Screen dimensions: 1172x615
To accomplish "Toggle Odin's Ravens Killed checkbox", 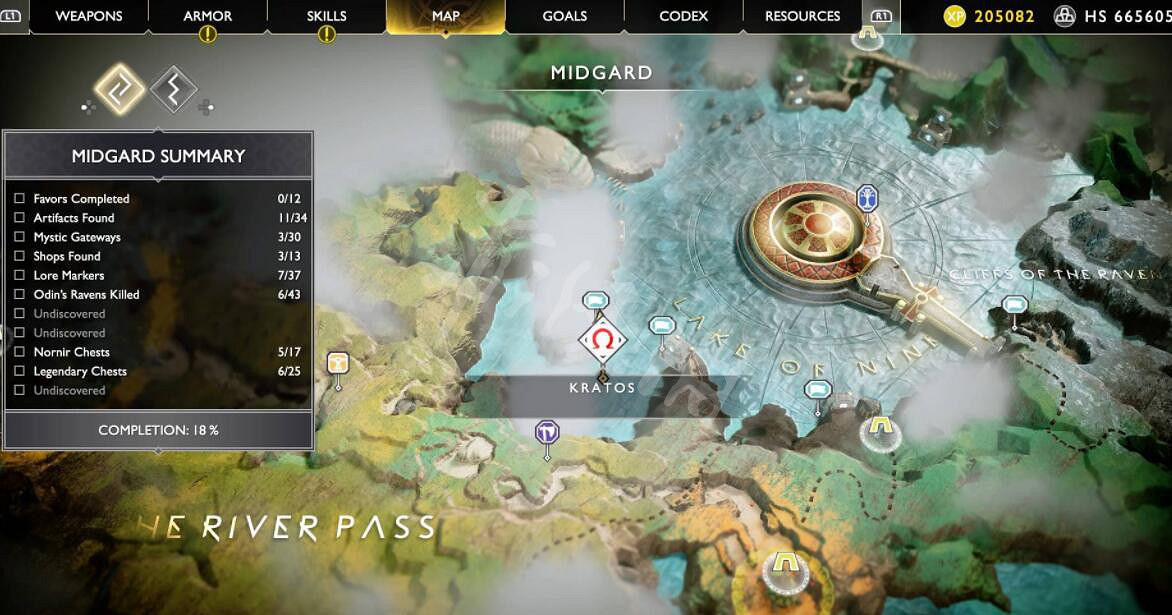I will (19, 295).
